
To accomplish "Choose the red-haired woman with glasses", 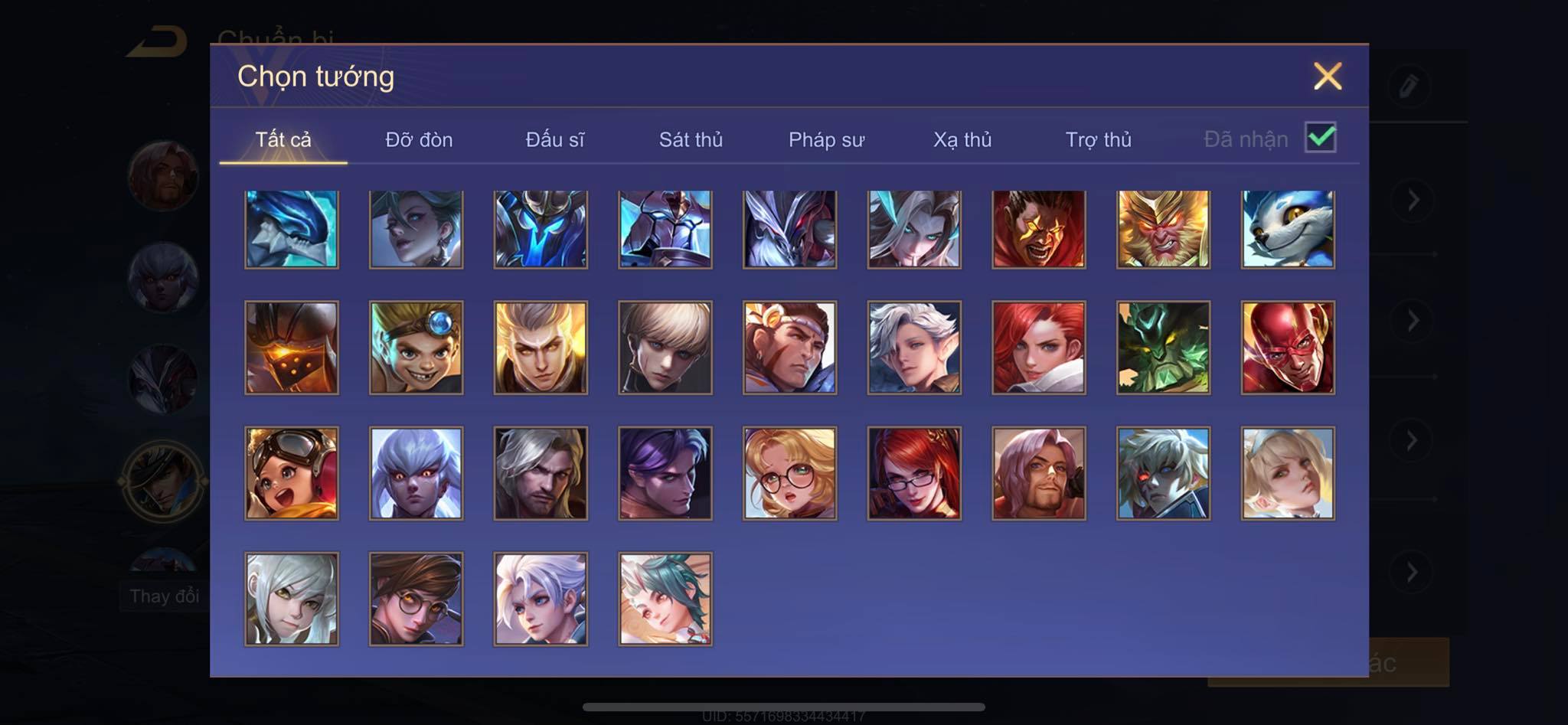I will [914, 473].
